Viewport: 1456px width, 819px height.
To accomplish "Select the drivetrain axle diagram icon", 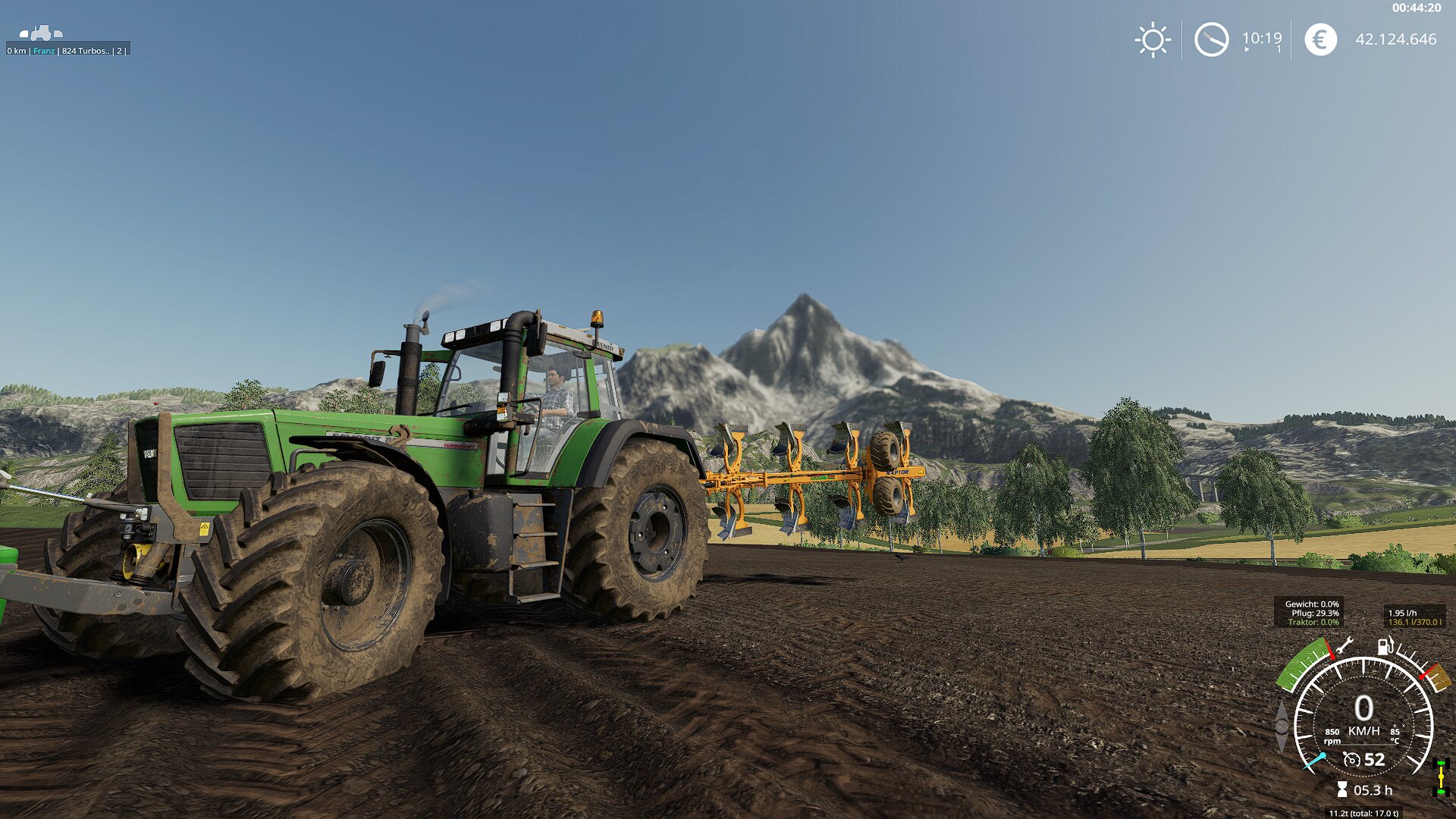I will tap(1442, 778).
